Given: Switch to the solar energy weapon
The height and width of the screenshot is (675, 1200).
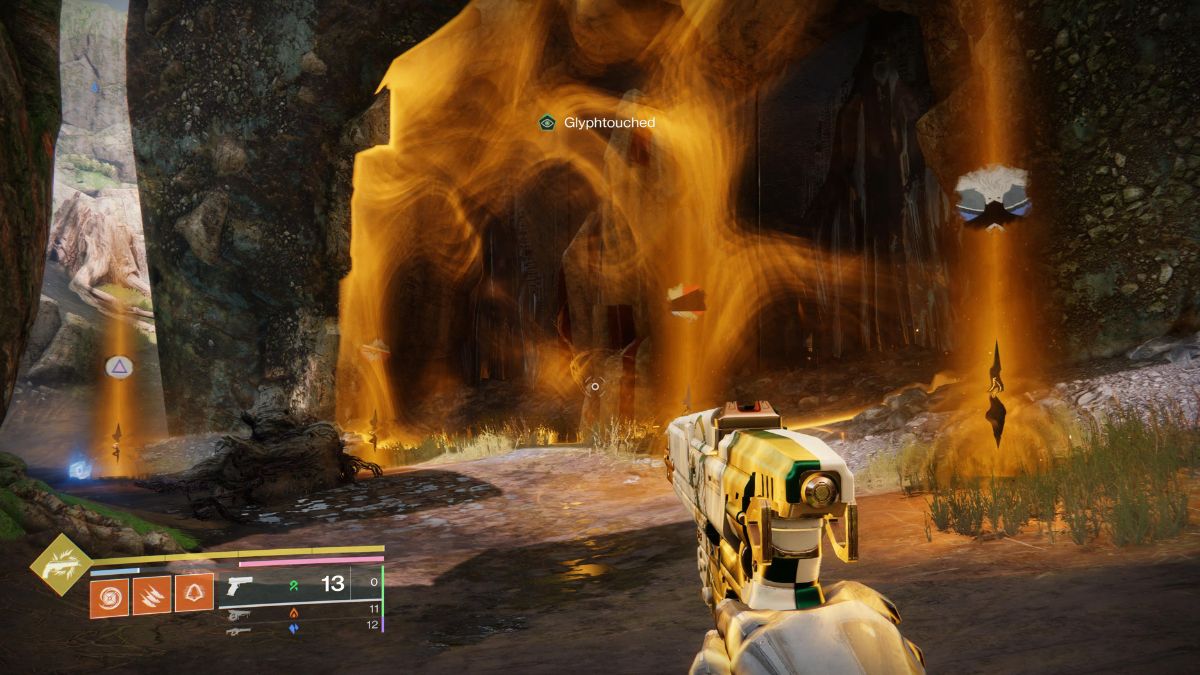Looking at the screenshot, I should pos(238,613).
